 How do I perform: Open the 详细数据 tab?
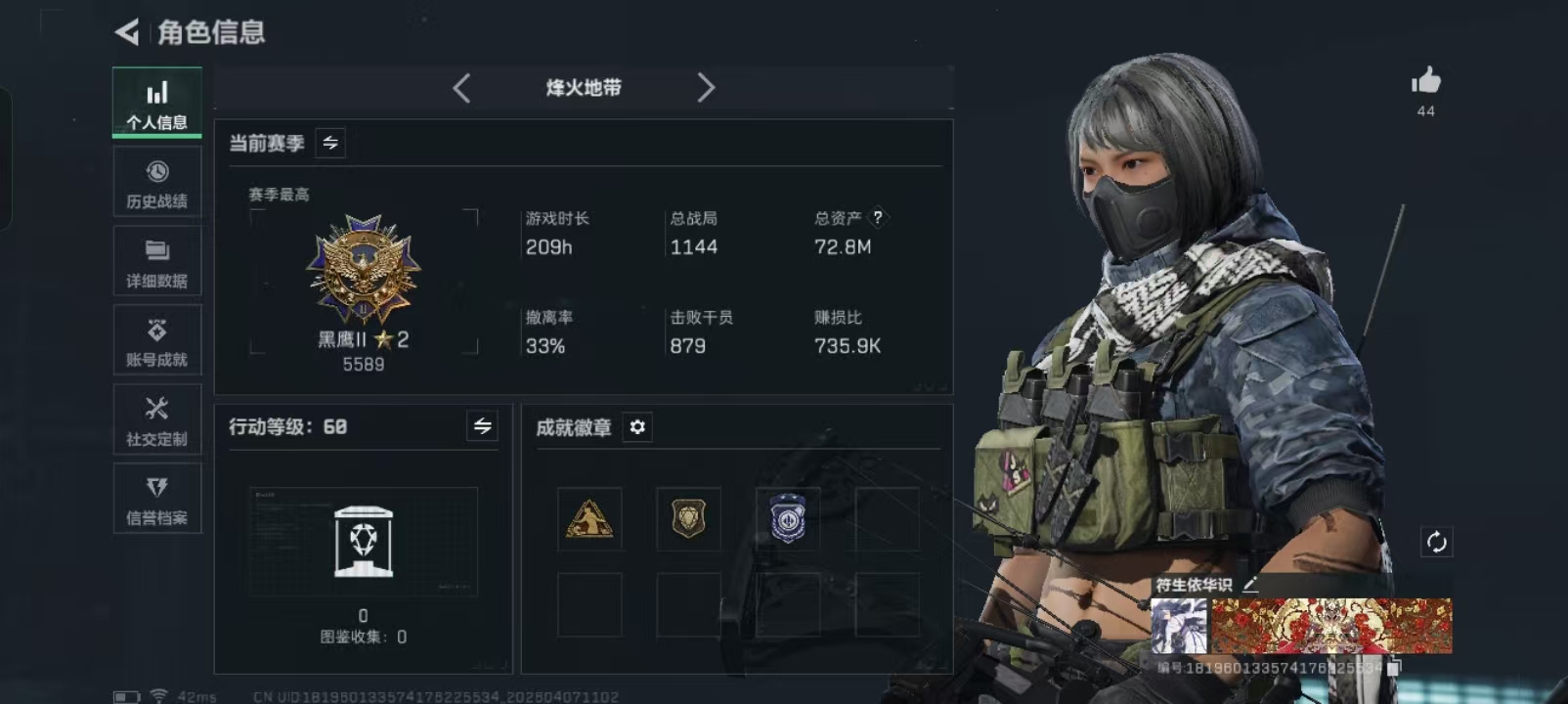click(156, 262)
